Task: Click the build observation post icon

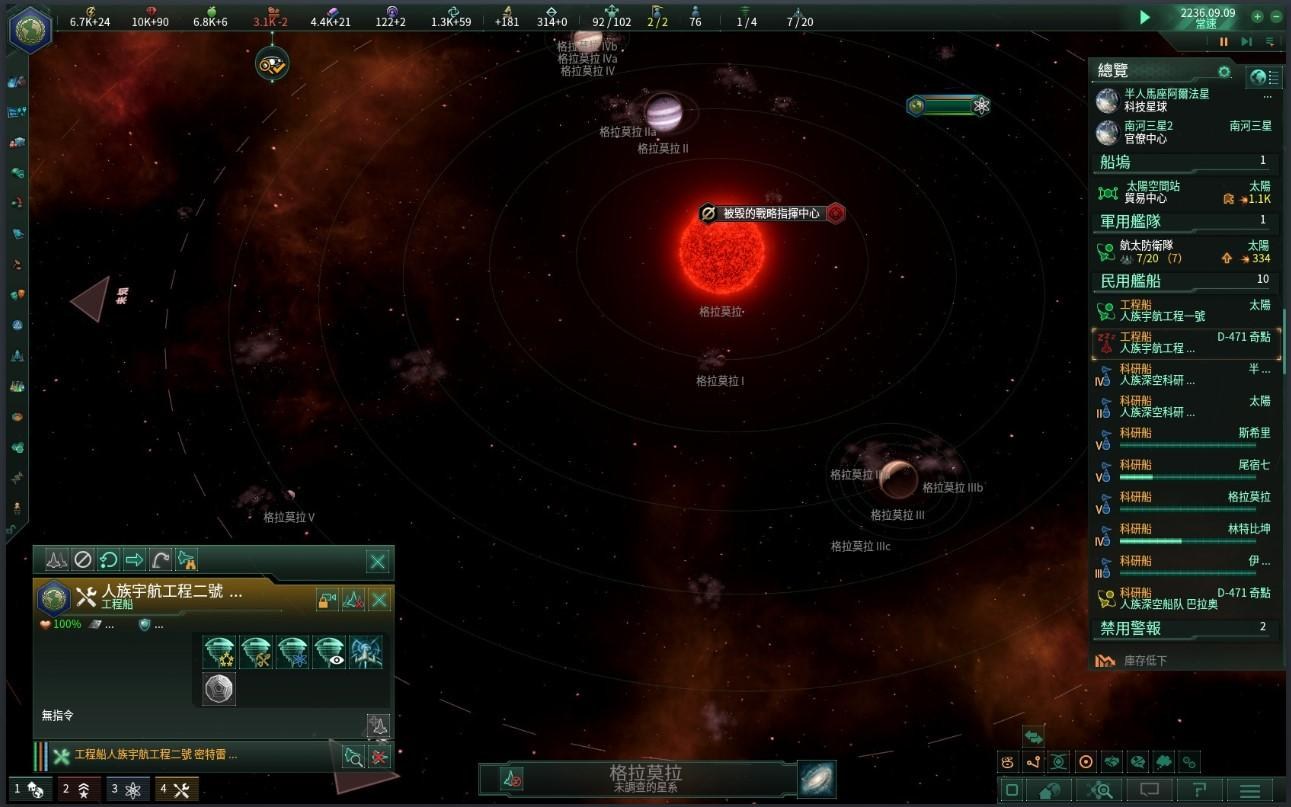Action: (x=329, y=652)
